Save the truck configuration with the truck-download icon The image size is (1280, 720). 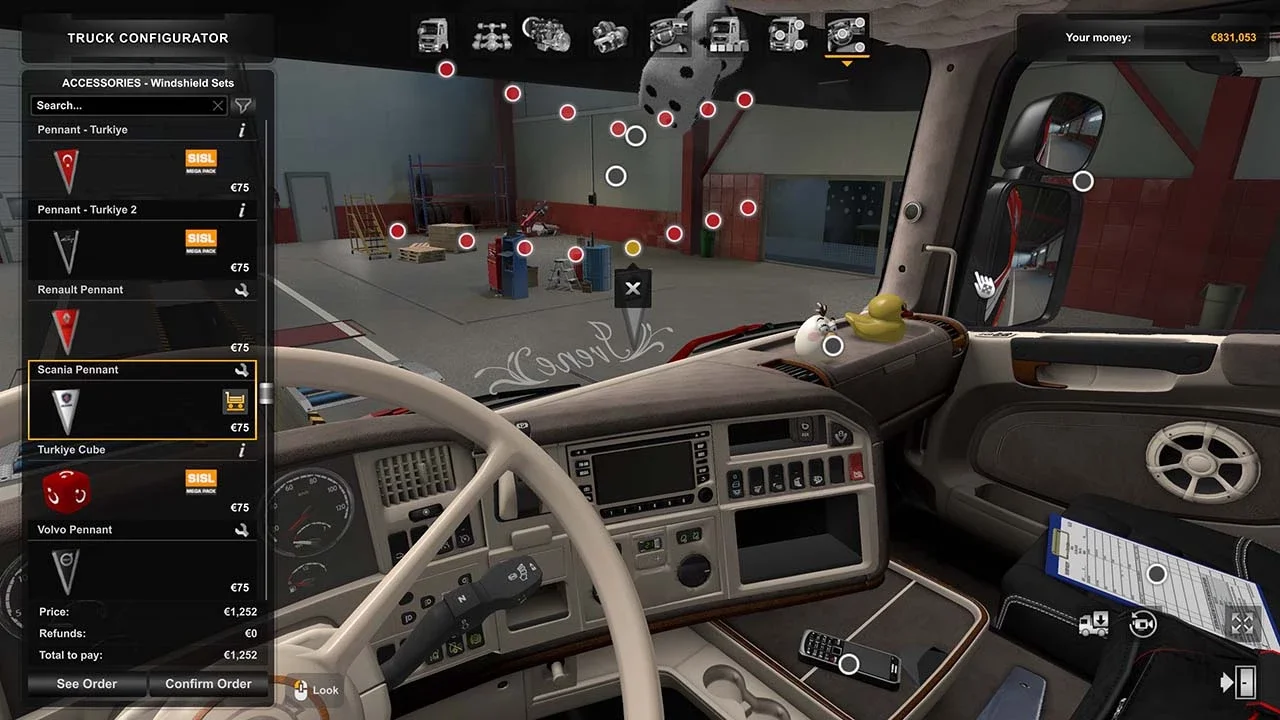point(1093,623)
